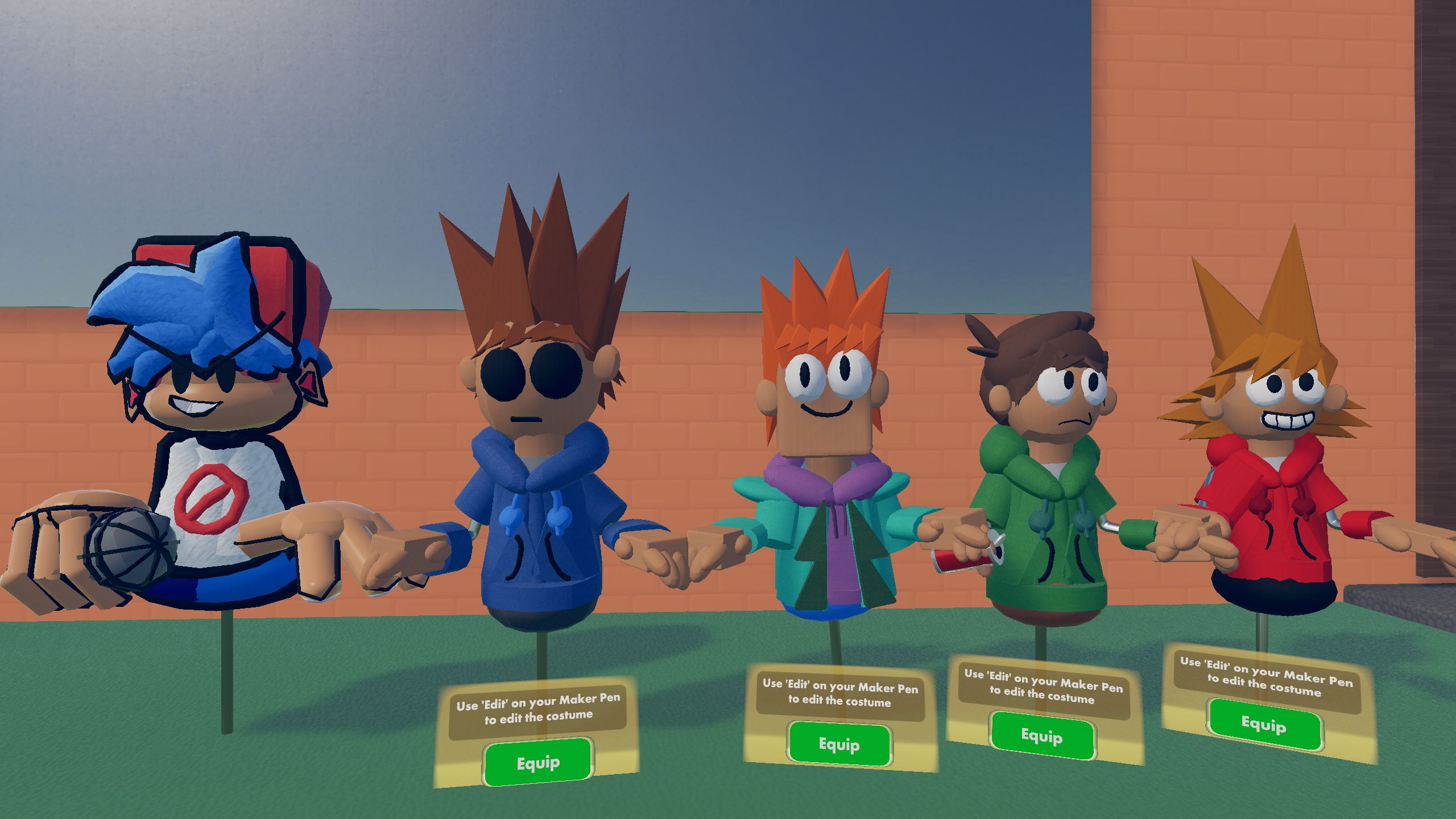This screenshot has width=1456, height=819.
Task: Click the Equip button under the Matt costume
Action: [839, 742]
